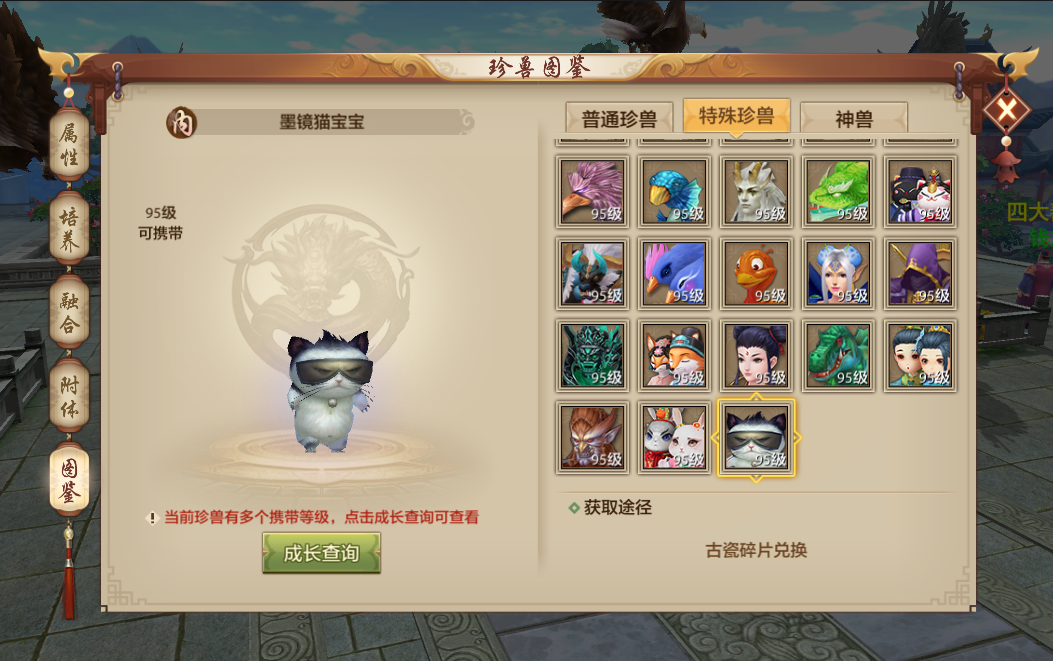Screen dimensions: 1053x661
Task: Select the 图鉴 side tab
Action: [x=69, y=479]
